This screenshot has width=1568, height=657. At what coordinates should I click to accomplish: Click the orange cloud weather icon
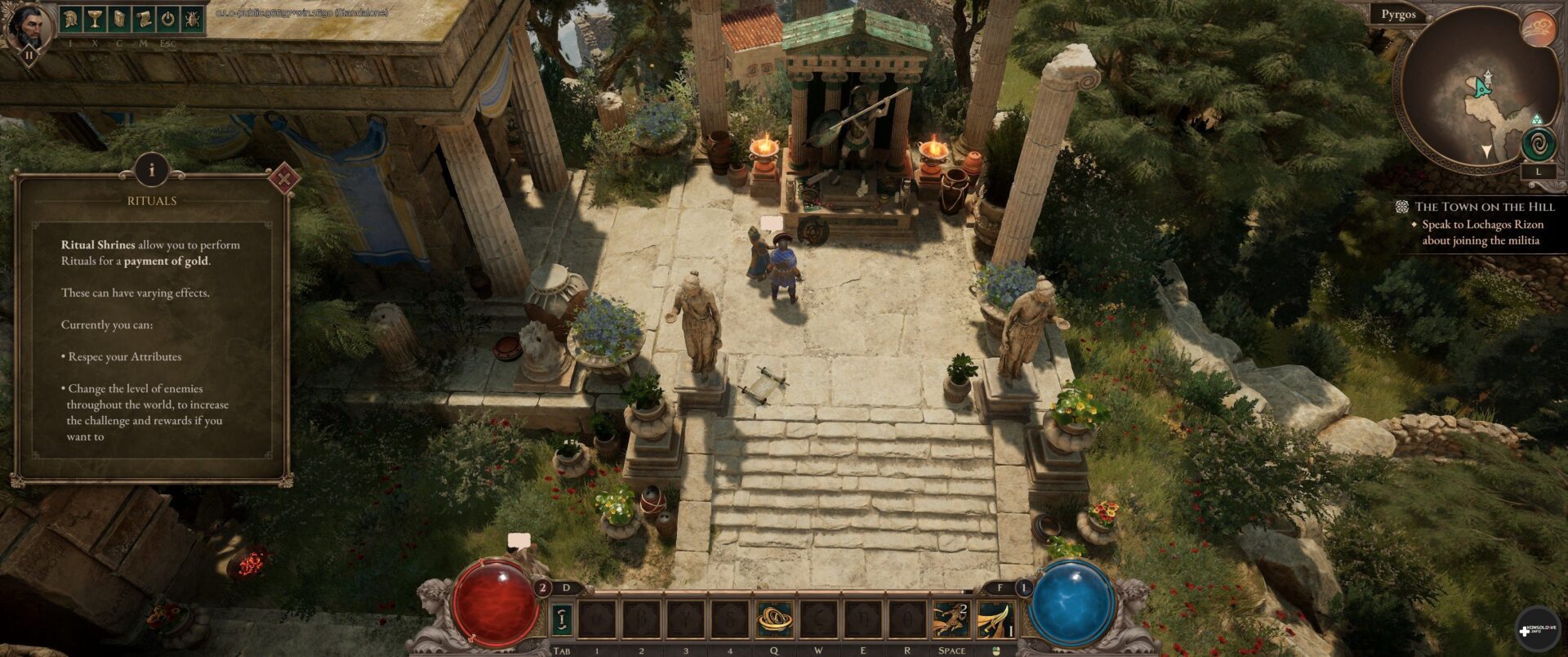(x=1539, y=29)
